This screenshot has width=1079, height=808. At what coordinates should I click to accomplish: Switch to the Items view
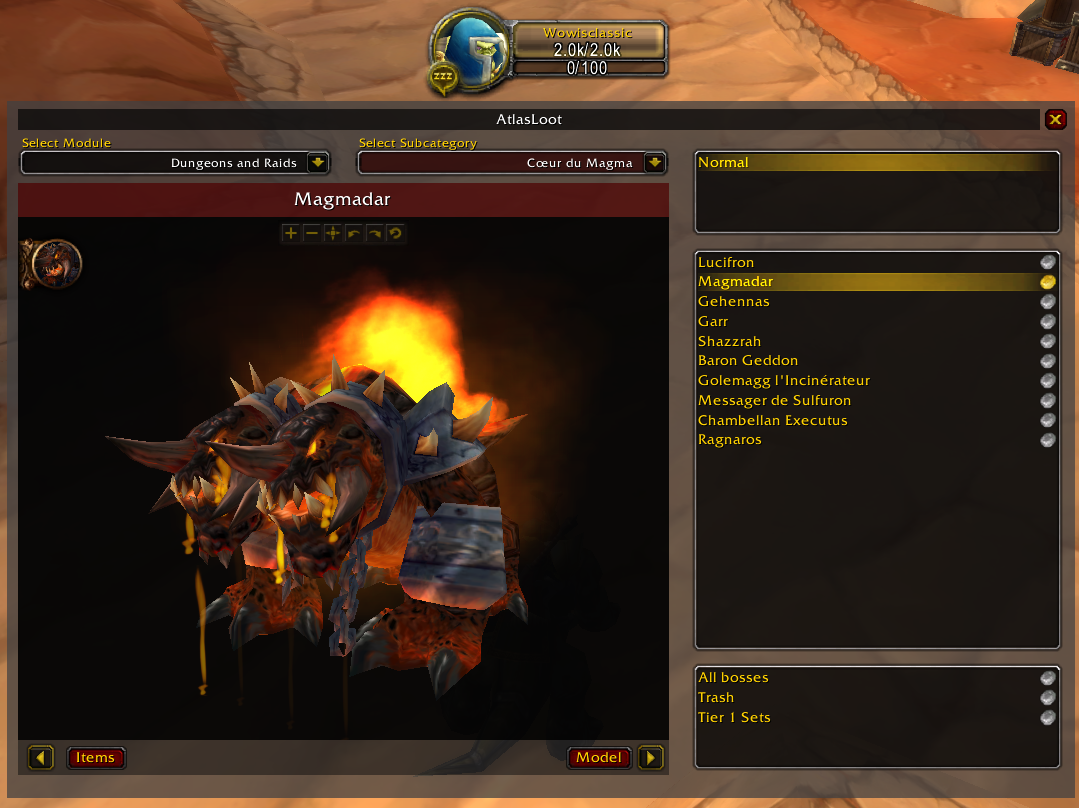tap(96, 758)
